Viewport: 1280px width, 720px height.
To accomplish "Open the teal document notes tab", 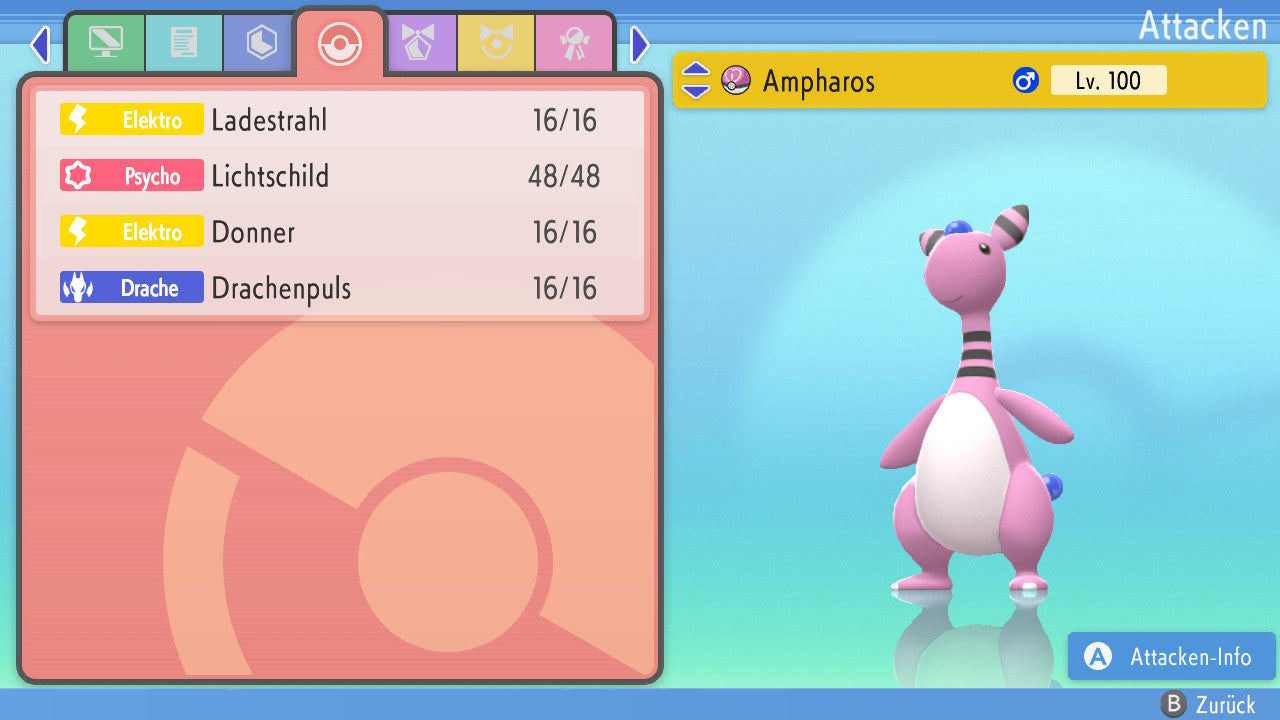I will point(183,42).
